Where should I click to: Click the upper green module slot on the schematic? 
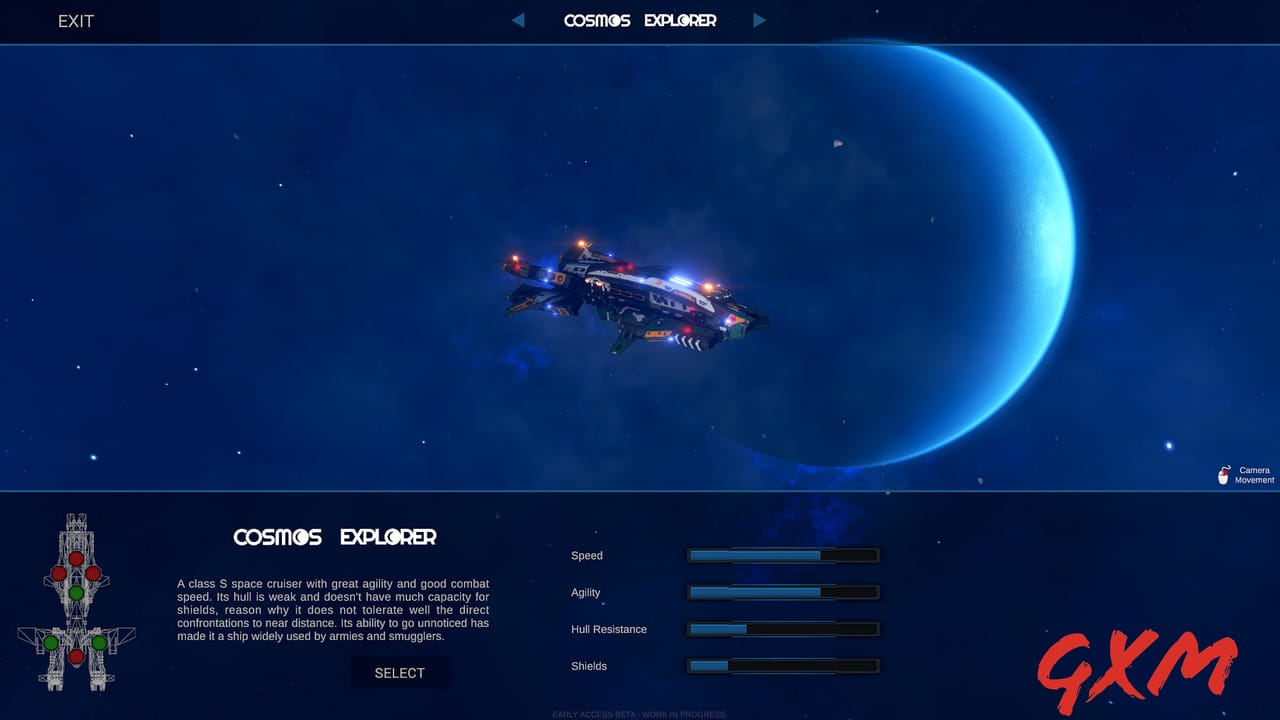[x=76, y=593]
